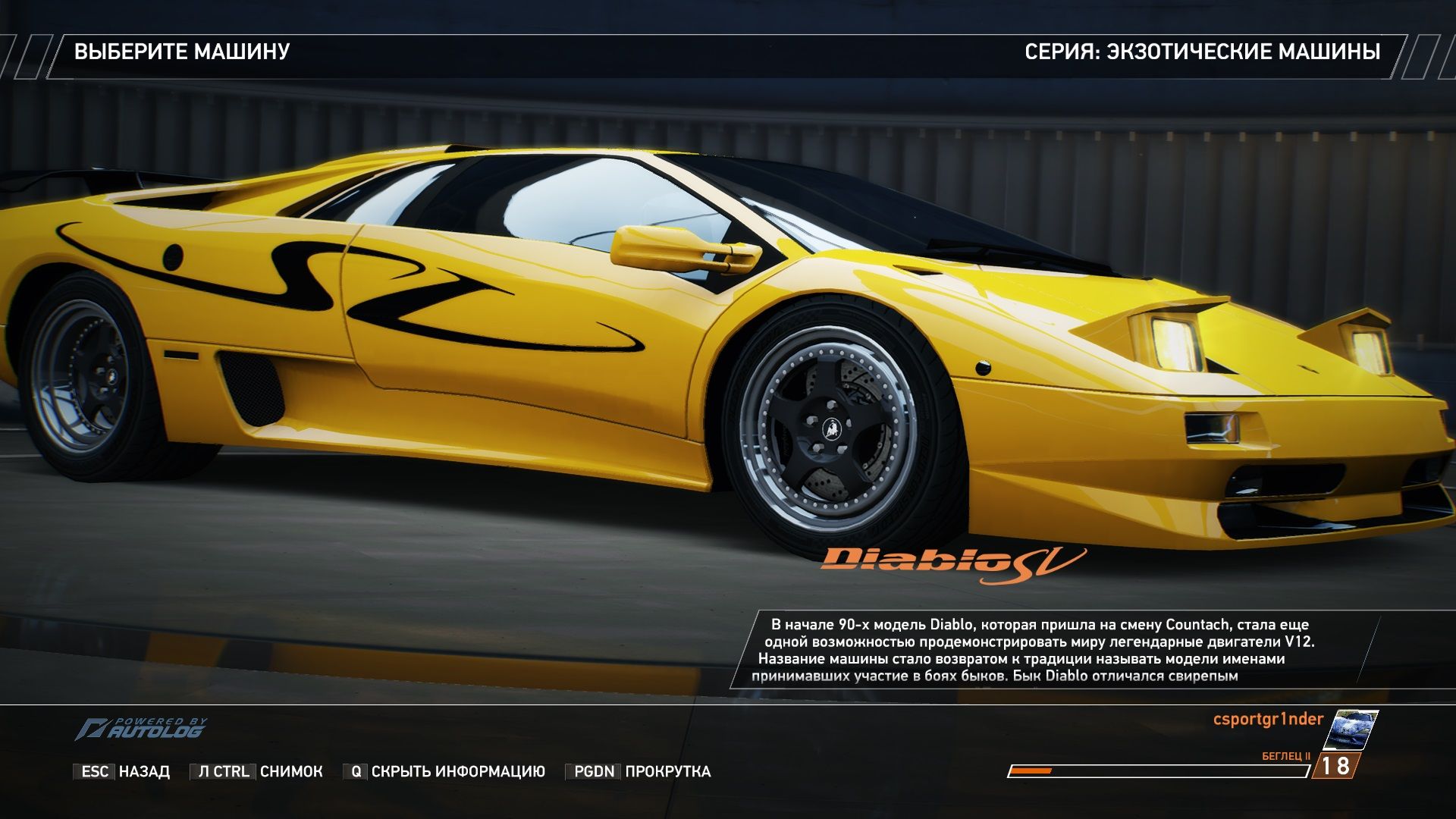The height and width of the screenshot is (819, 1456).
Task: Click СНИМОК to take a snapshot
Action: [x=290, y=770]
